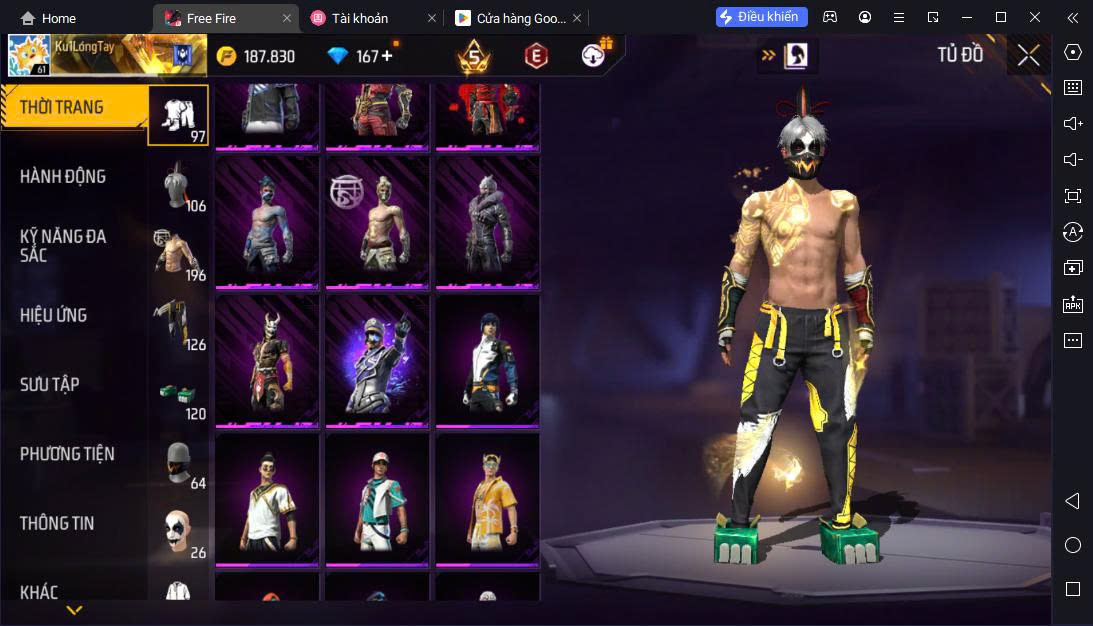Open the number 5 rank badge
The image size is (1093, 626).
[474, 57]
